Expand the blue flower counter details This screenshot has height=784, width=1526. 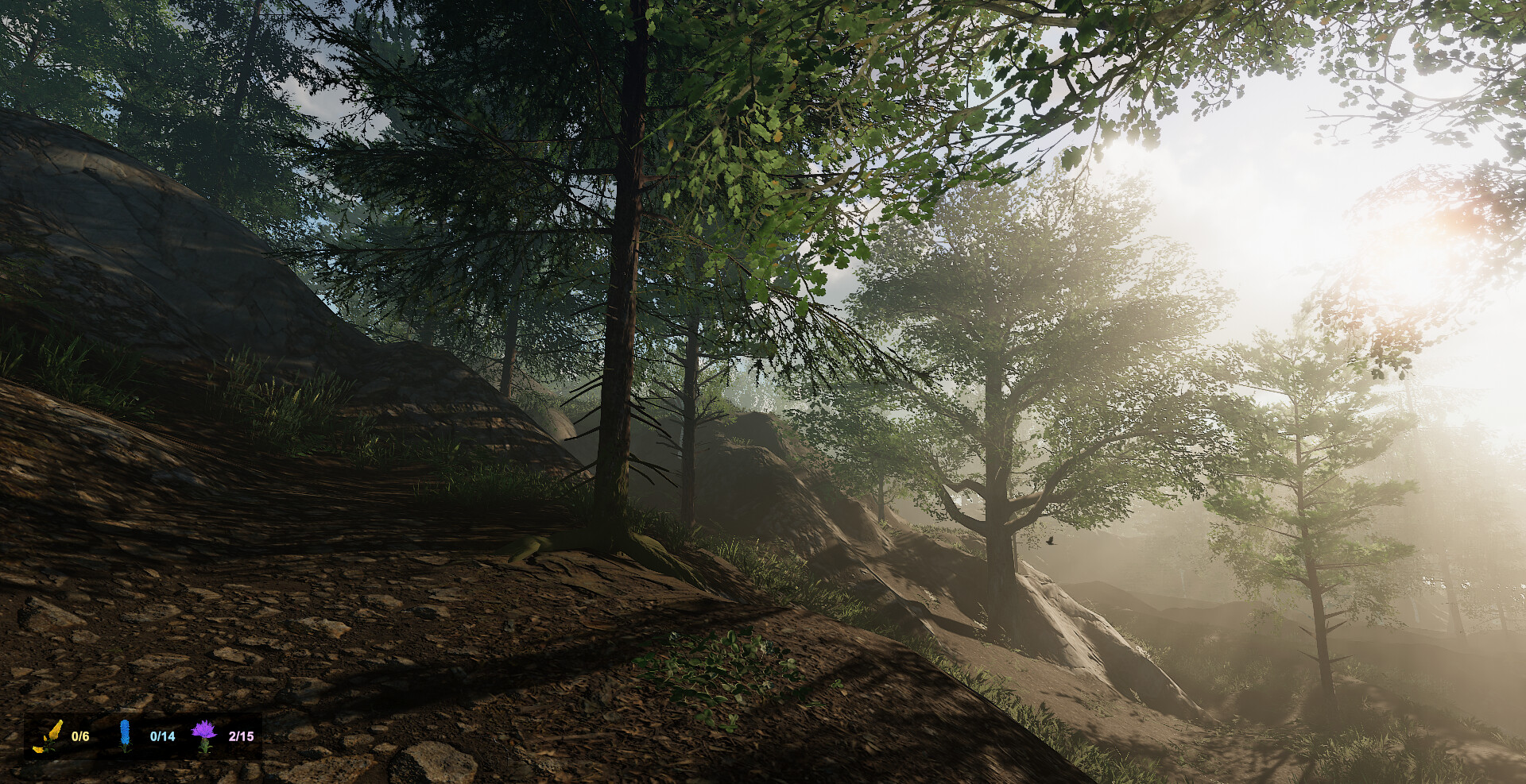[163, 736]
